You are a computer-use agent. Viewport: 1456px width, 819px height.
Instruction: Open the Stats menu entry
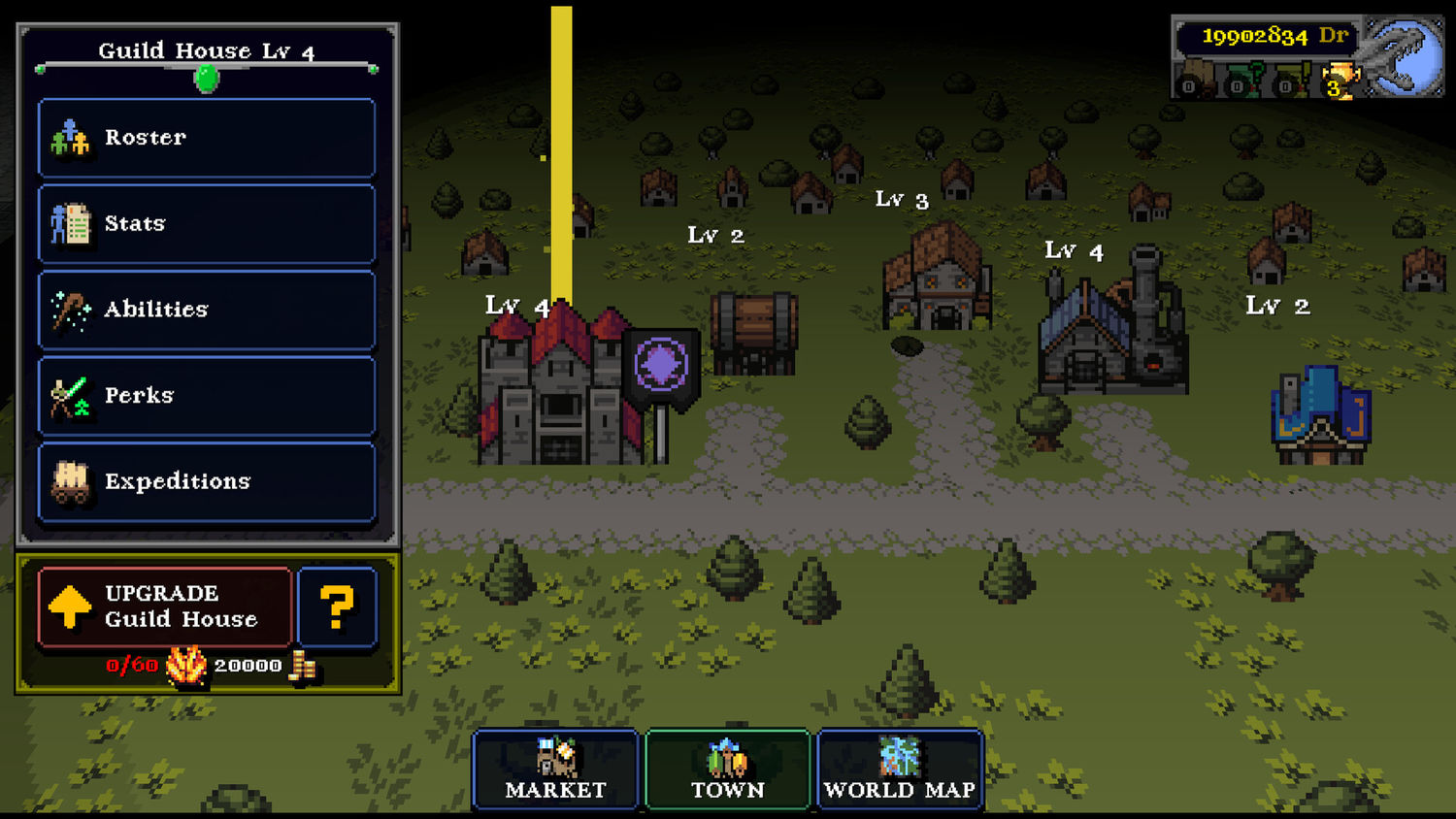[x=207, y=224]
